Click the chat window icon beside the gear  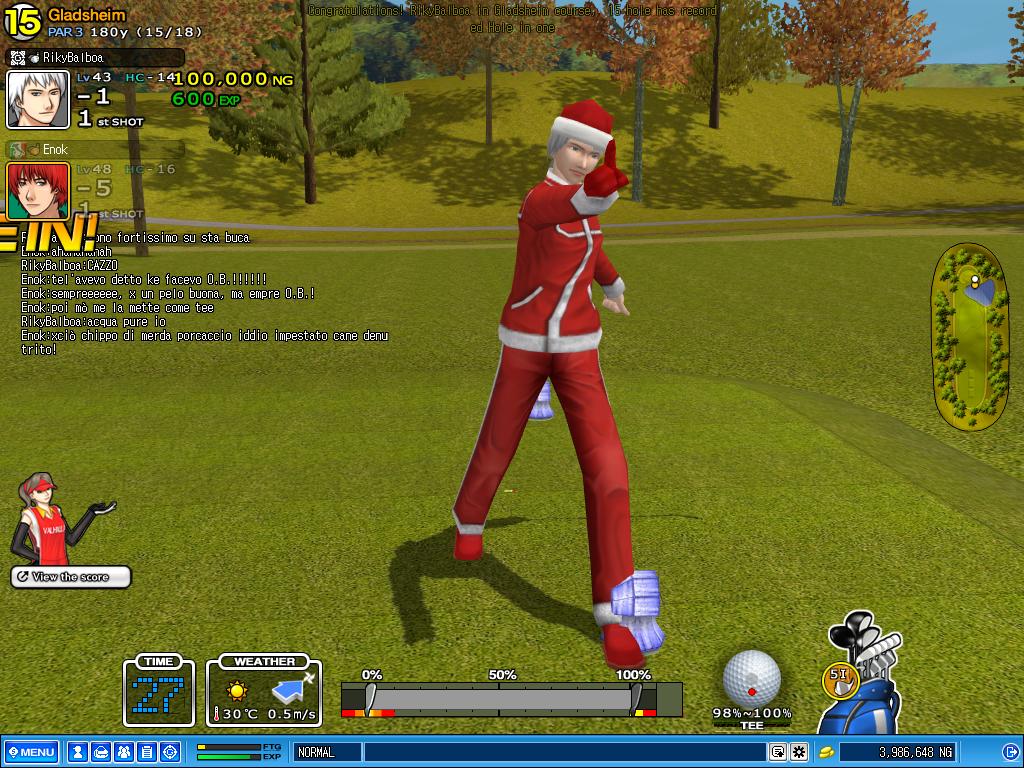[778, 752]
